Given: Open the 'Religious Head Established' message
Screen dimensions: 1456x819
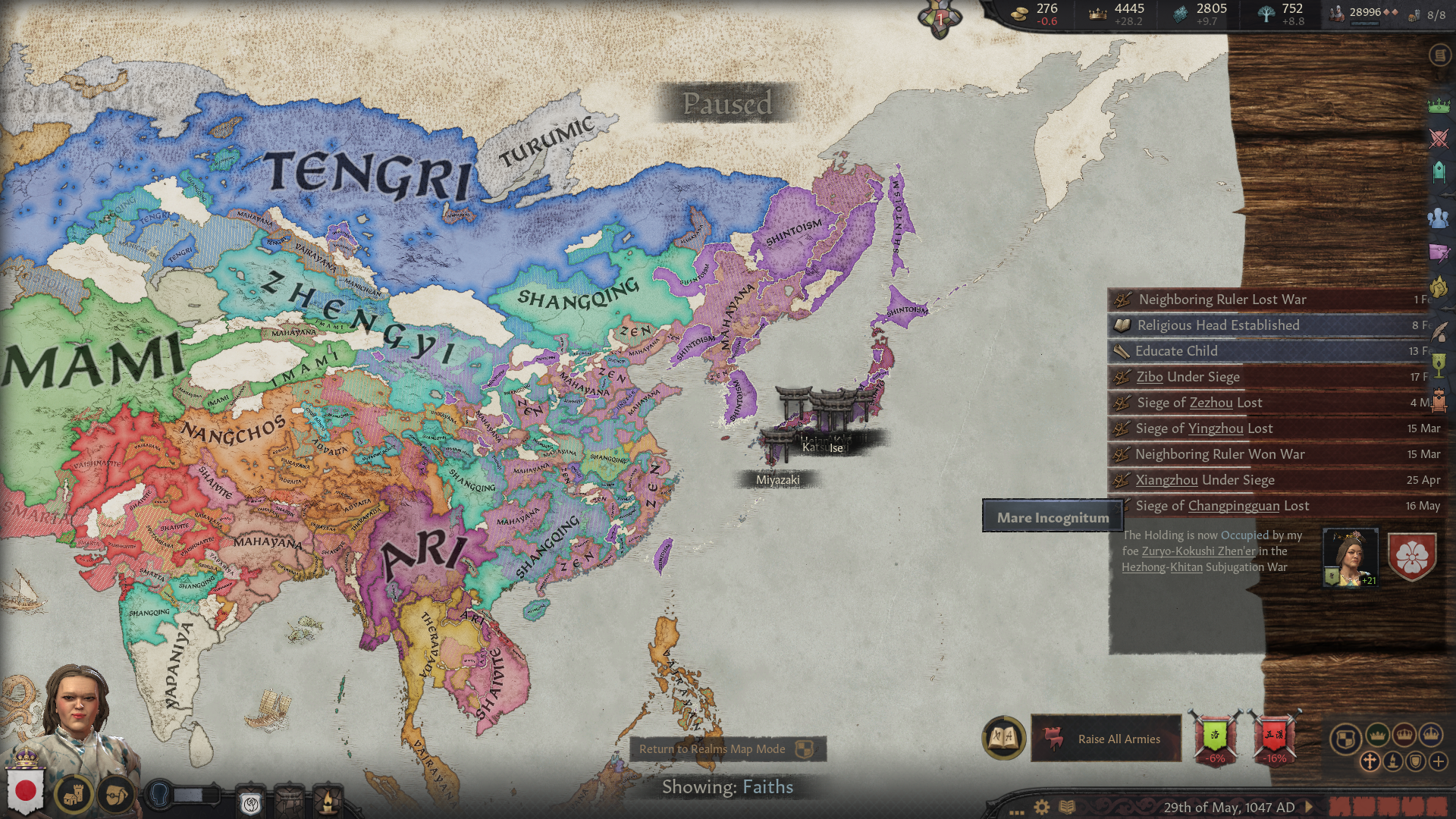Looking at the screenshot, I should tap(1218, 325).
